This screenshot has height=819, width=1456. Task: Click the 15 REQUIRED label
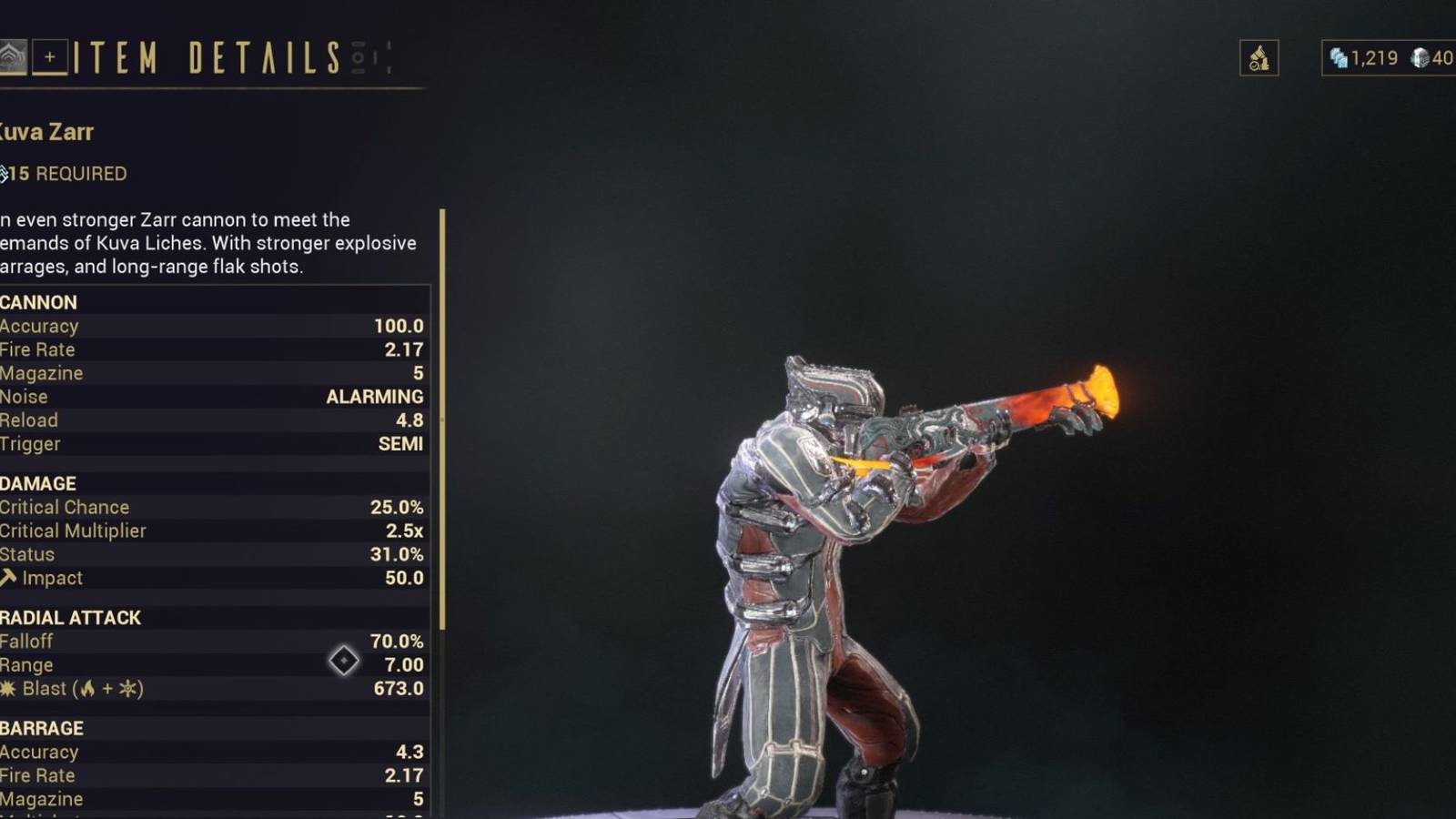tap(64, 174)
